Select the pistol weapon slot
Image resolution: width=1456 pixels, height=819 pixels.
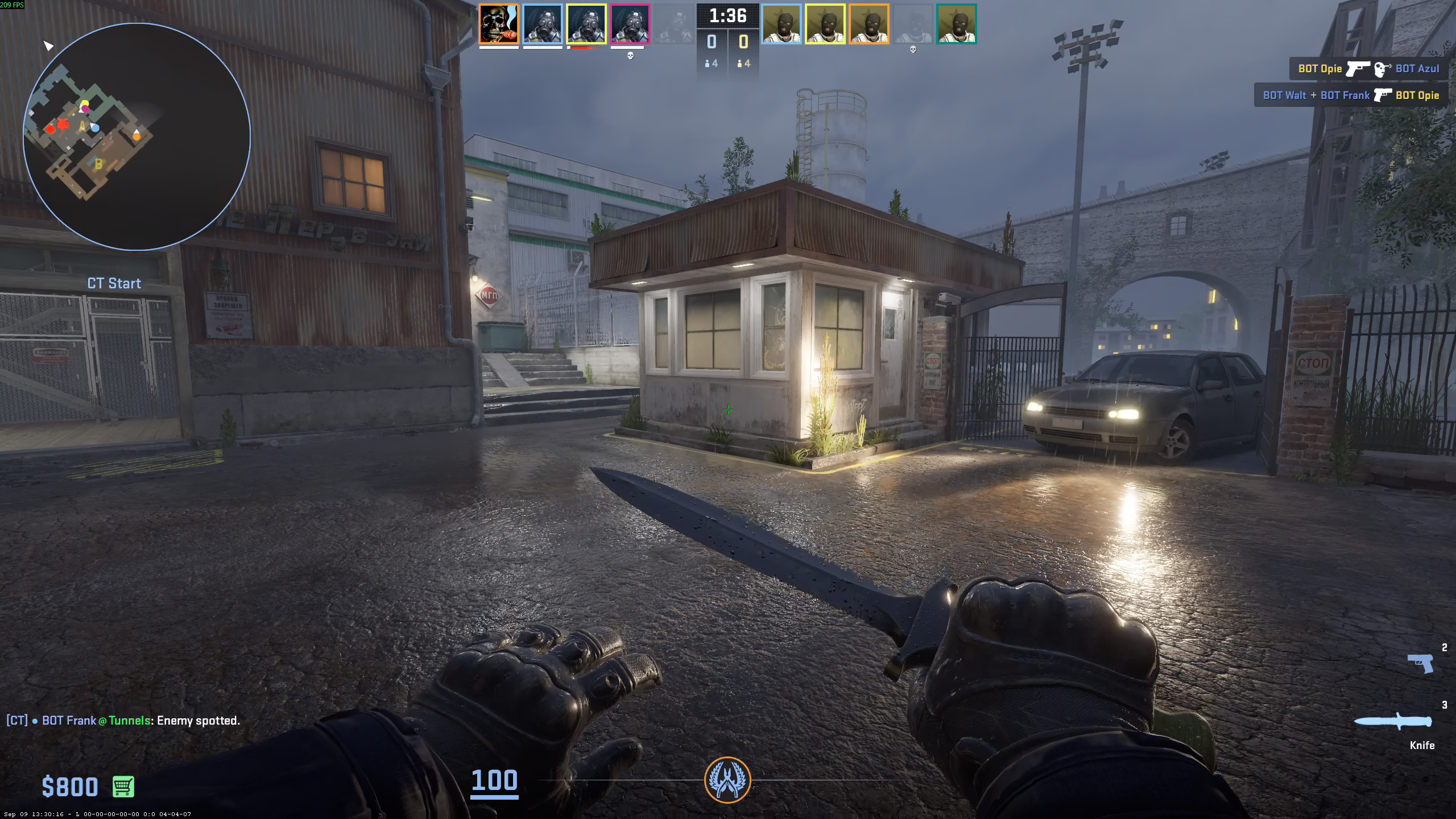1420,663
